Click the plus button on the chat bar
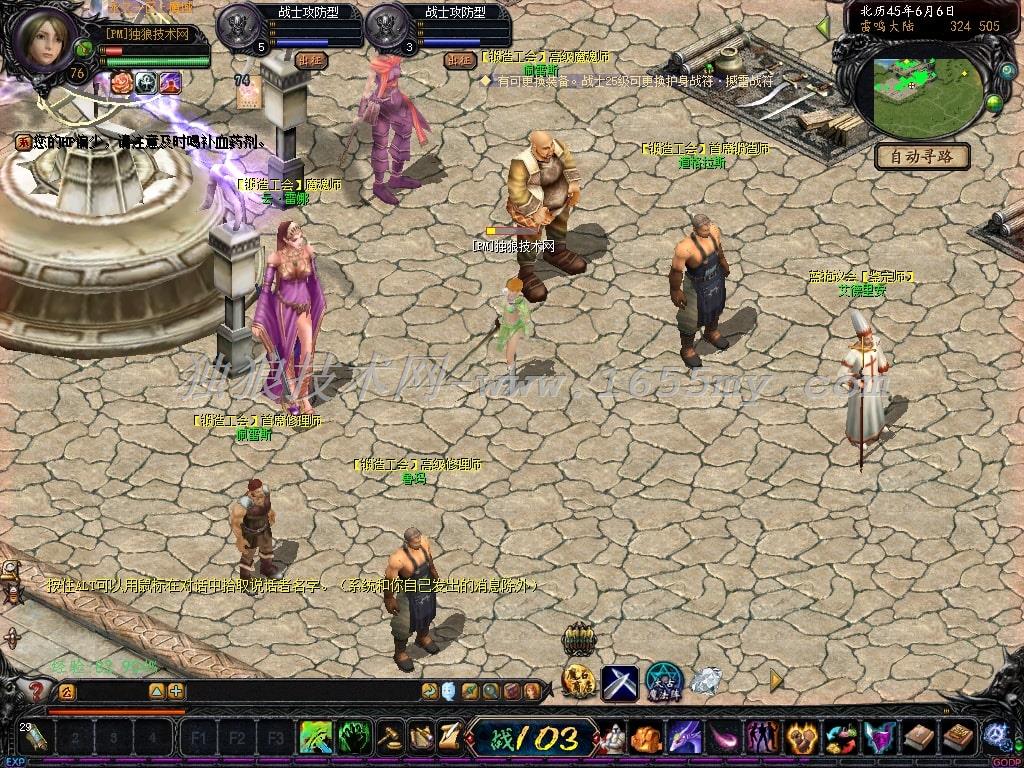This screenshot has height=768, width=1024. pyautogui.click(x=176, y=691)
